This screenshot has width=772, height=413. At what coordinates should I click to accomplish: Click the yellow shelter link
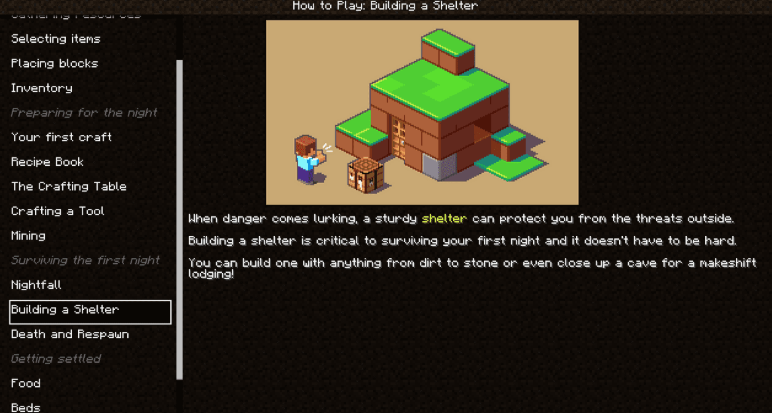[x=443, y=218]
